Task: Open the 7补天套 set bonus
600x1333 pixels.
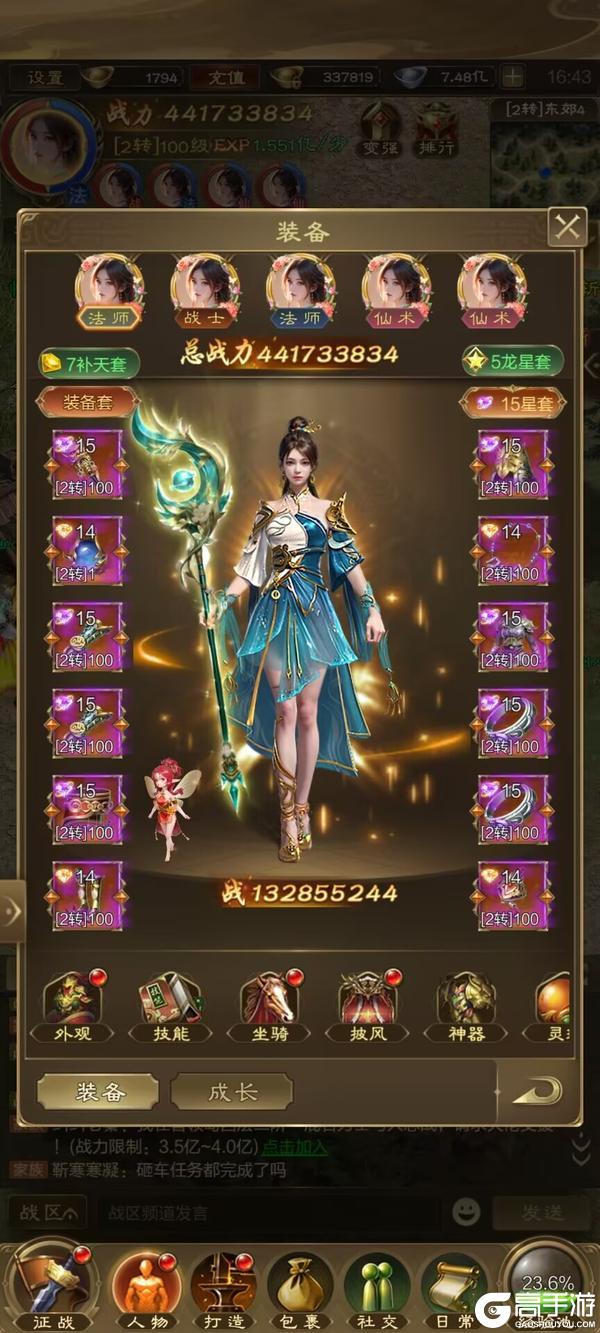Action: (x=88, y=363)
